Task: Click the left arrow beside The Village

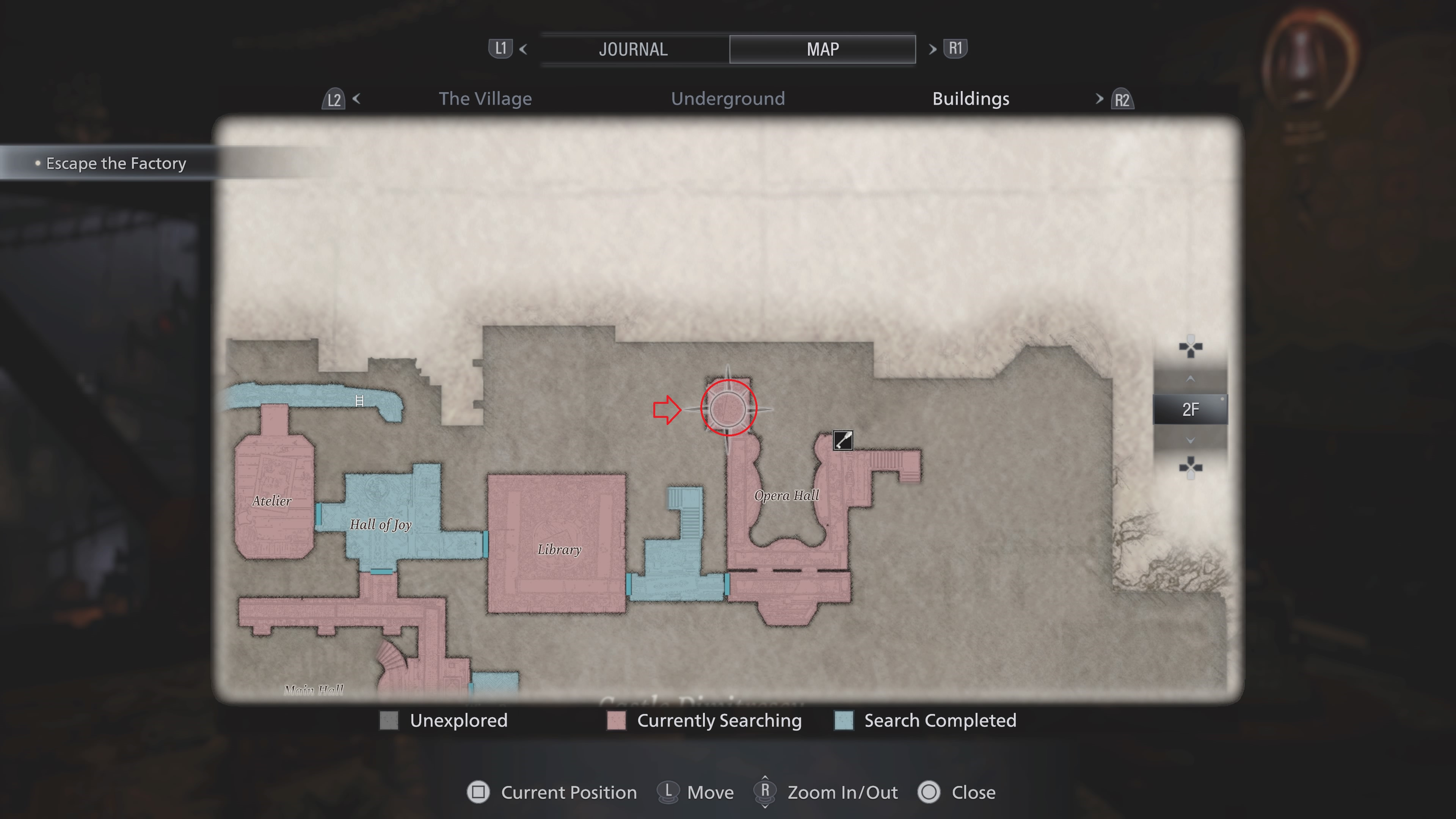Action: pos(357,98)
